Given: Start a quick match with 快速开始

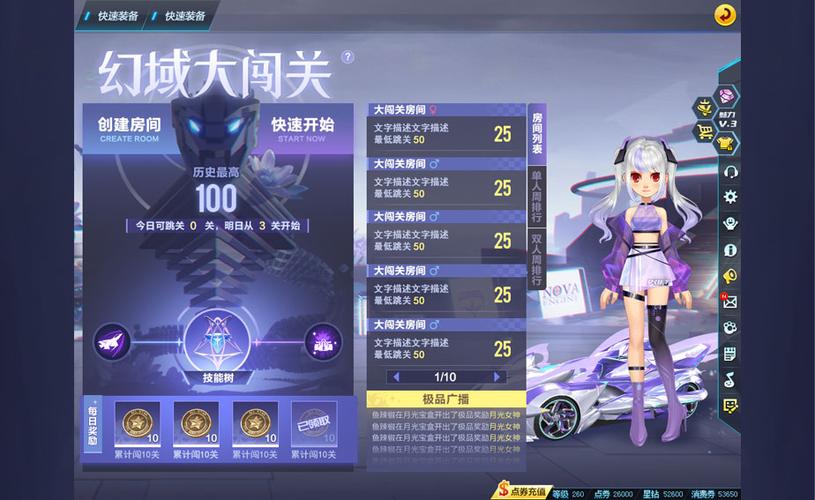Looking at the screenshot, I should (x=302, y=130).
